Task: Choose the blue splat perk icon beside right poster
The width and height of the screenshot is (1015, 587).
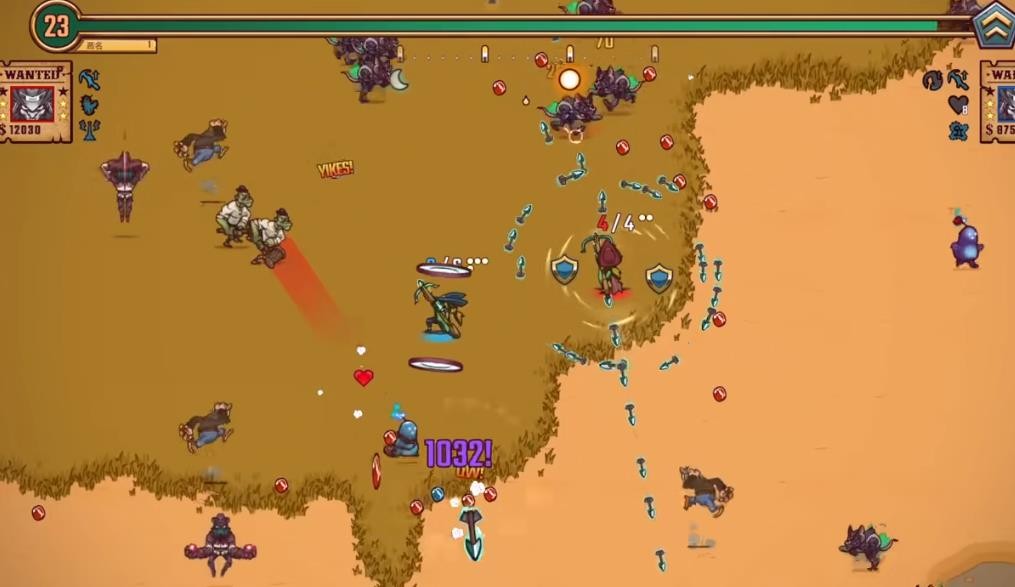Action: pos(957,130)
